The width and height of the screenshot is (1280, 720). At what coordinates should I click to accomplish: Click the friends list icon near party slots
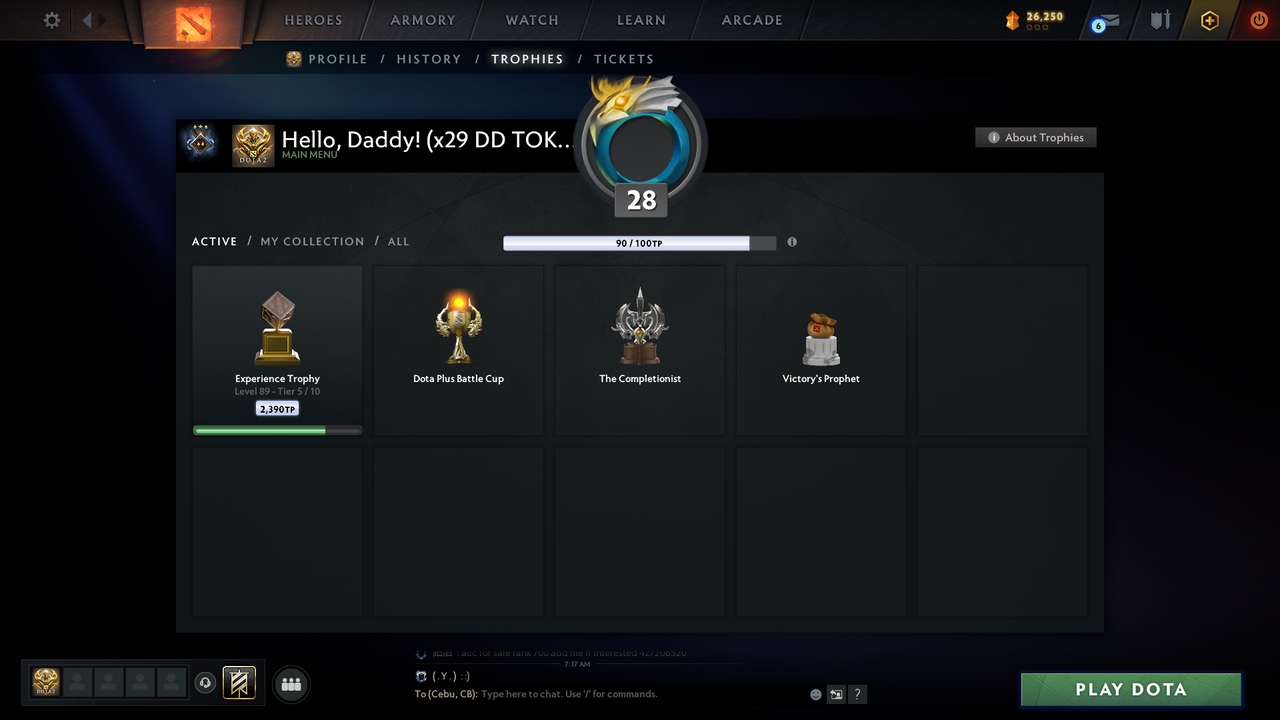click(x=290, y=684)
